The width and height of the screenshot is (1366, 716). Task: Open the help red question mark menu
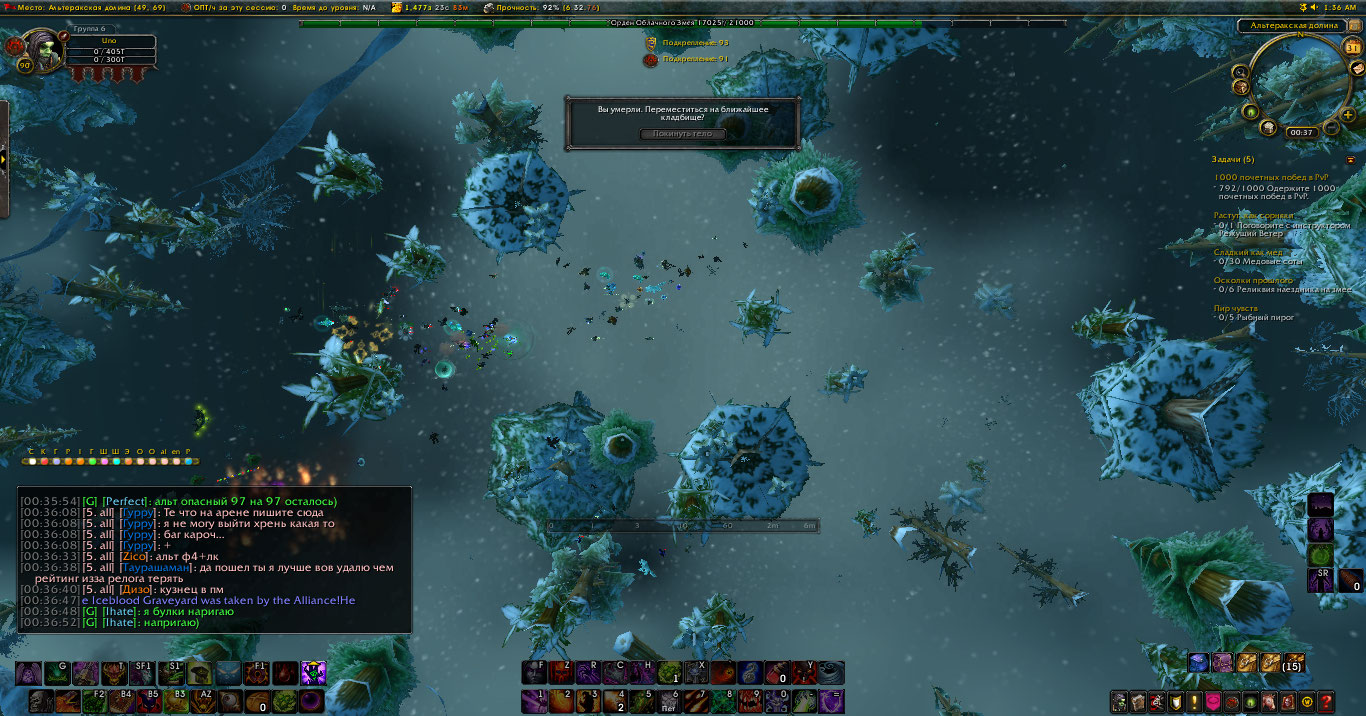pyautogui.click(x=1326, y=702)
